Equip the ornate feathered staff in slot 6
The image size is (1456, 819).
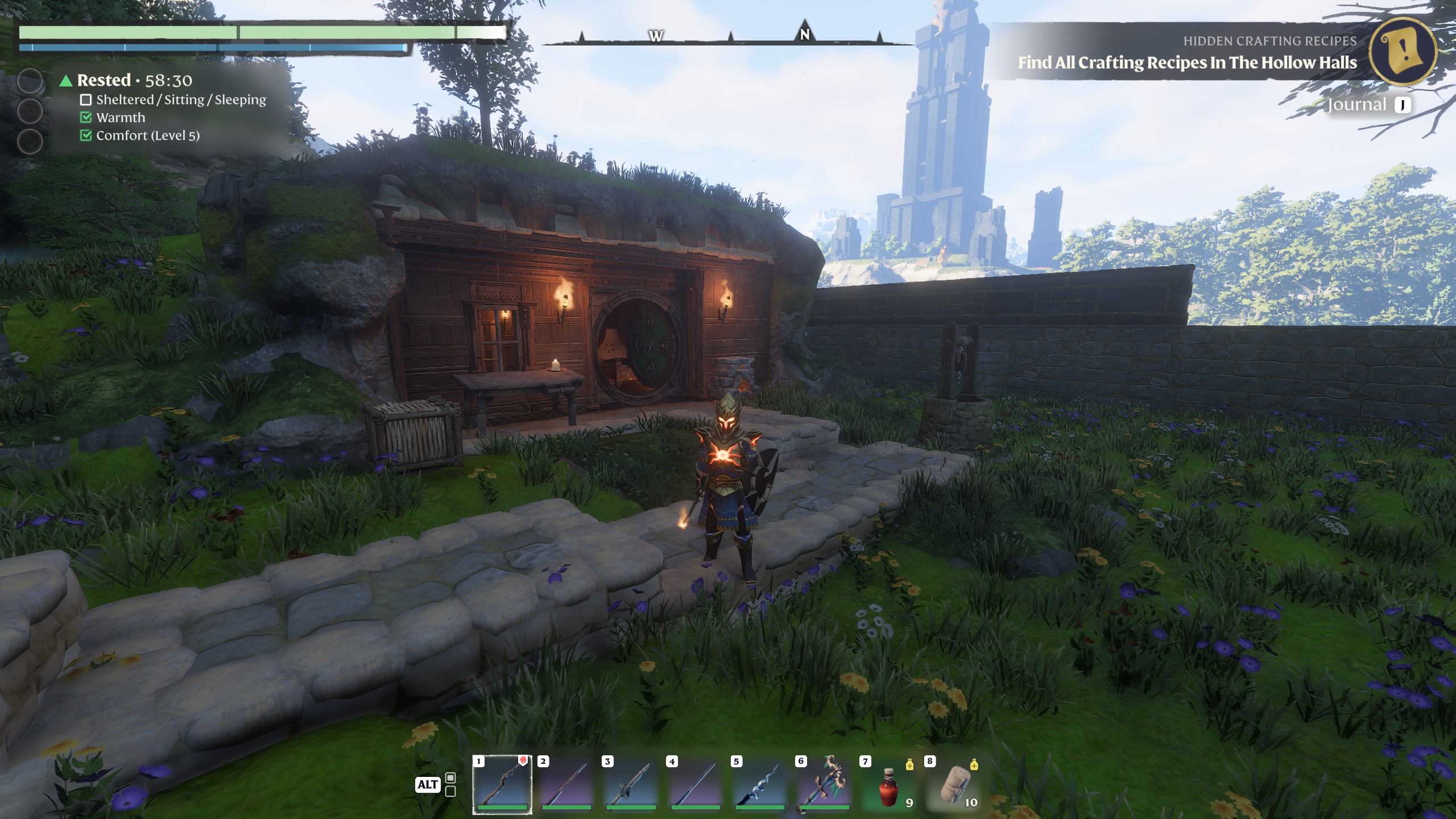(x=824, y=783)
